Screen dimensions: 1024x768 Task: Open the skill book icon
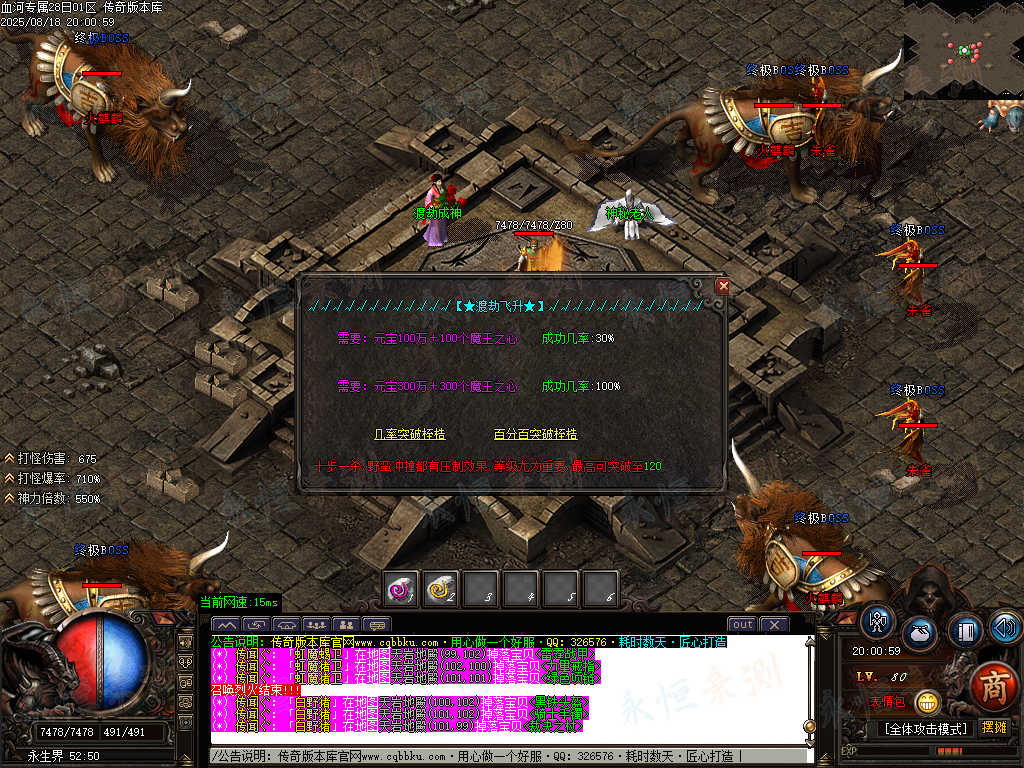[x=964, y=630]
